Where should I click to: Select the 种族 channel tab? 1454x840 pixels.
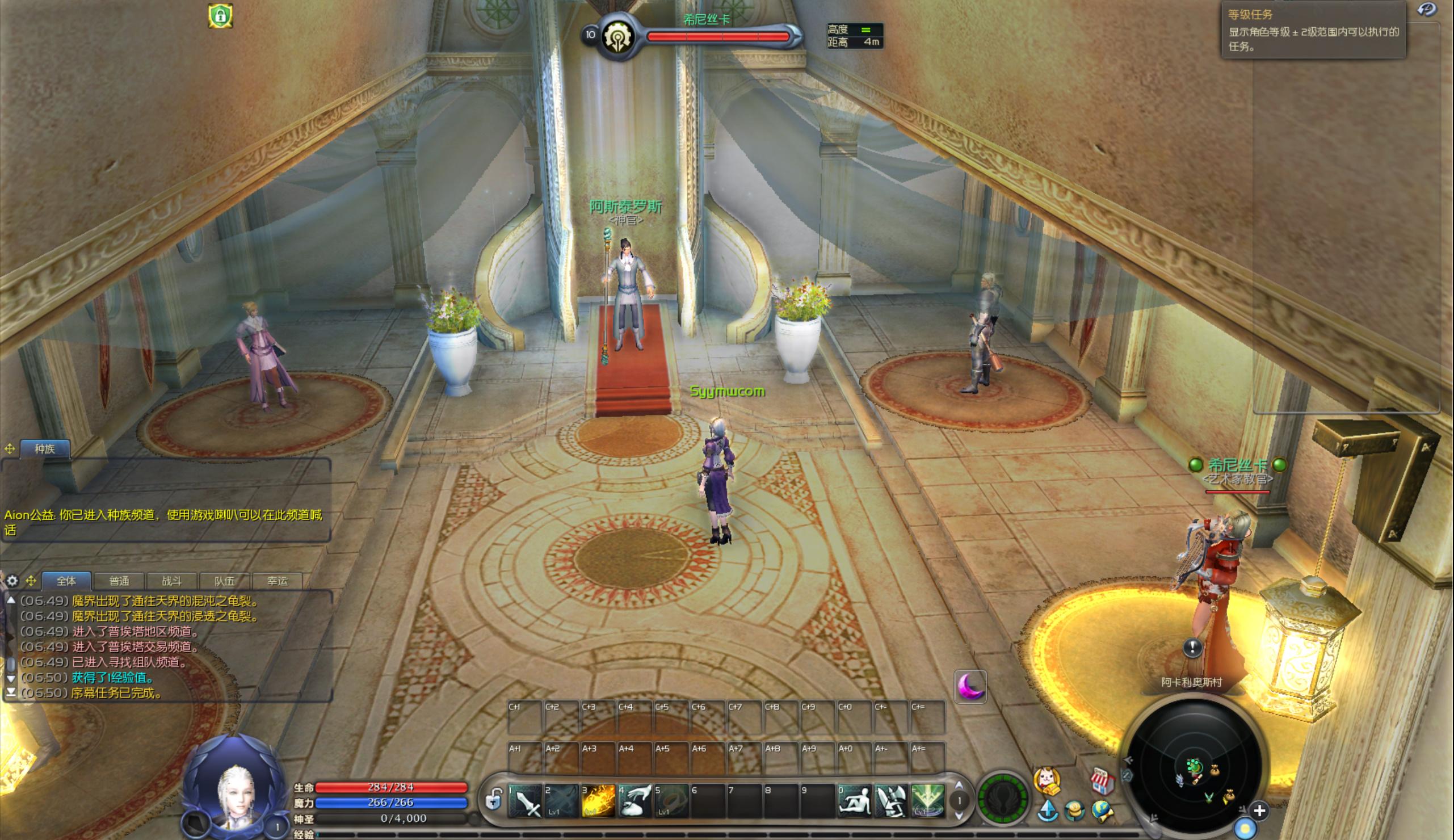click(45, 449)
